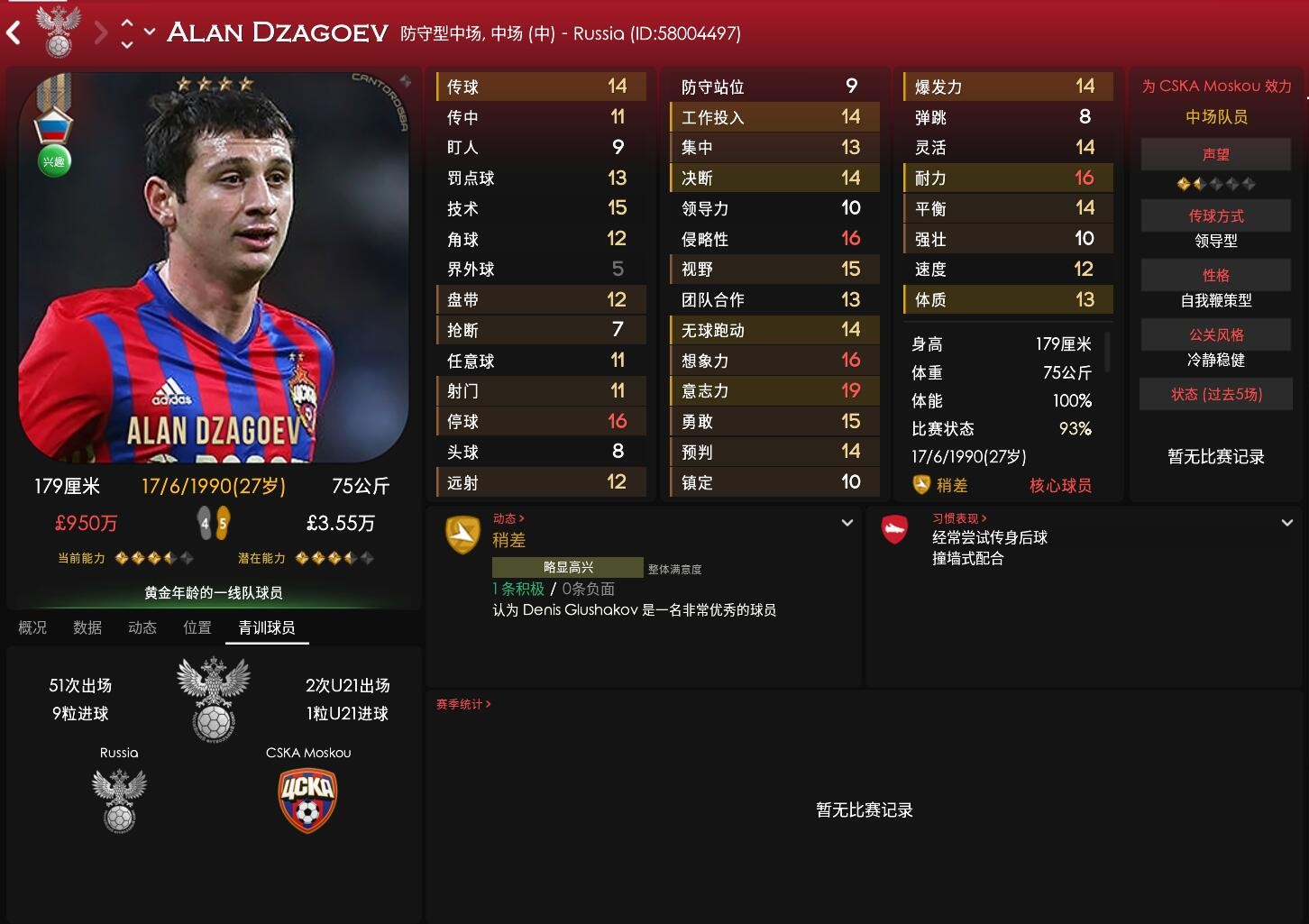
Task: Click the double-eagle crest above the U21 stats
Action: (214, 699)
